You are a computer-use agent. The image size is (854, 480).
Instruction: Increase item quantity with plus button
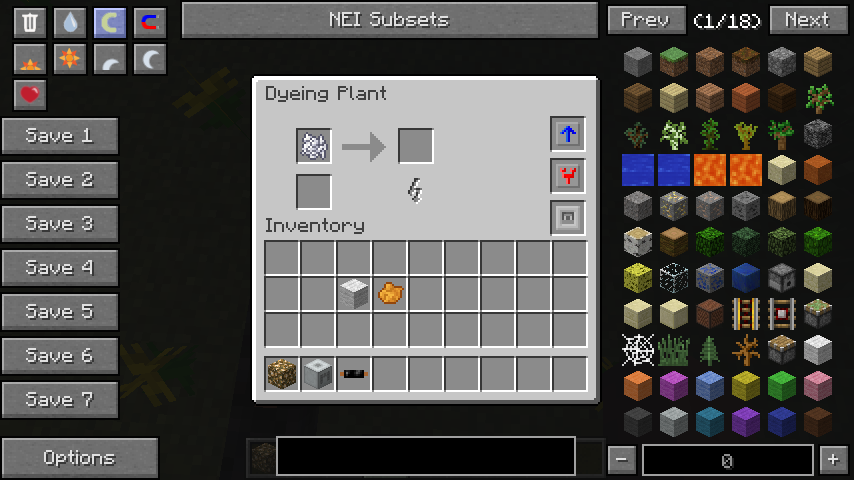832,460
